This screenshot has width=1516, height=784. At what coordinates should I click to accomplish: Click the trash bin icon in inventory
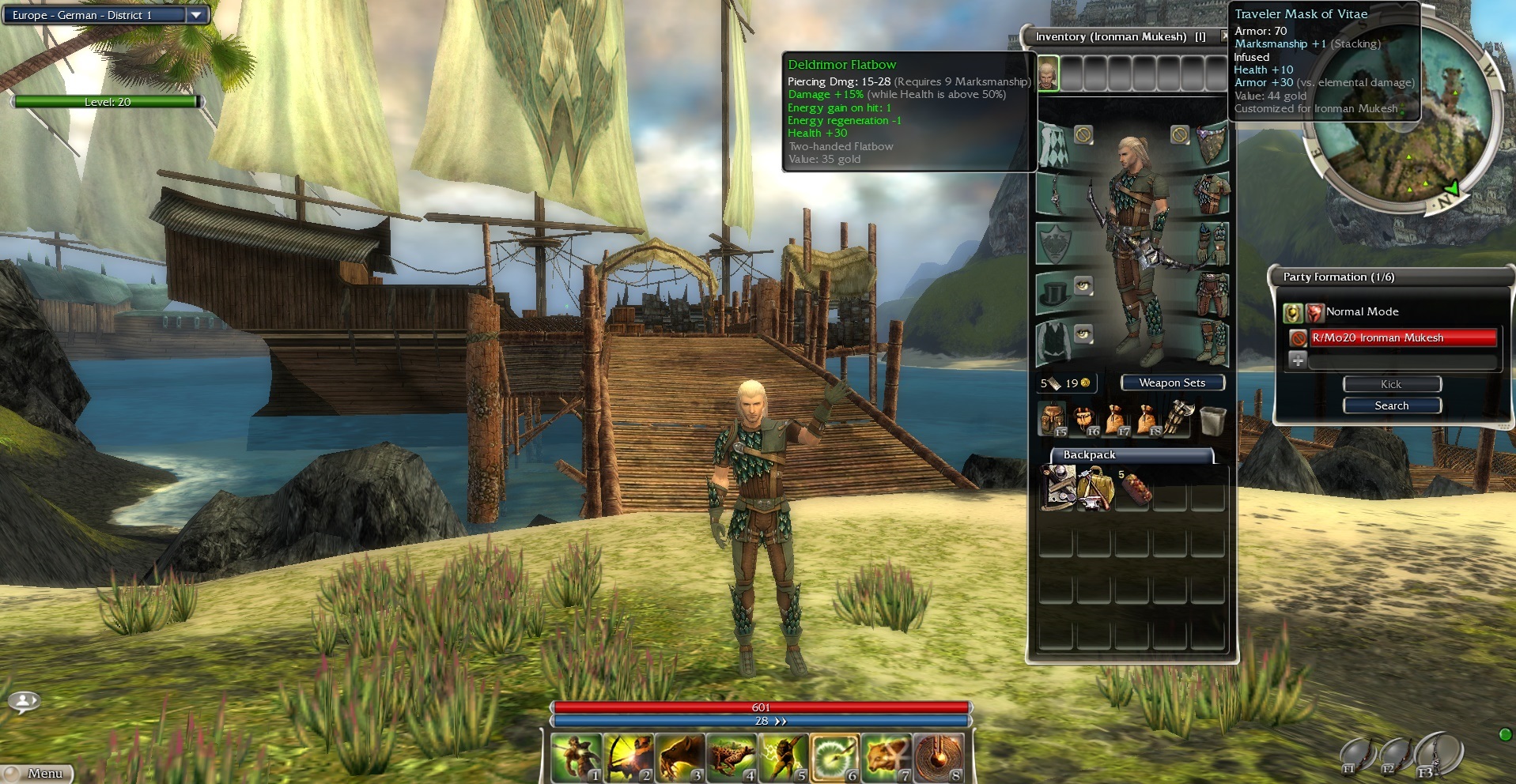[1212, 420]
